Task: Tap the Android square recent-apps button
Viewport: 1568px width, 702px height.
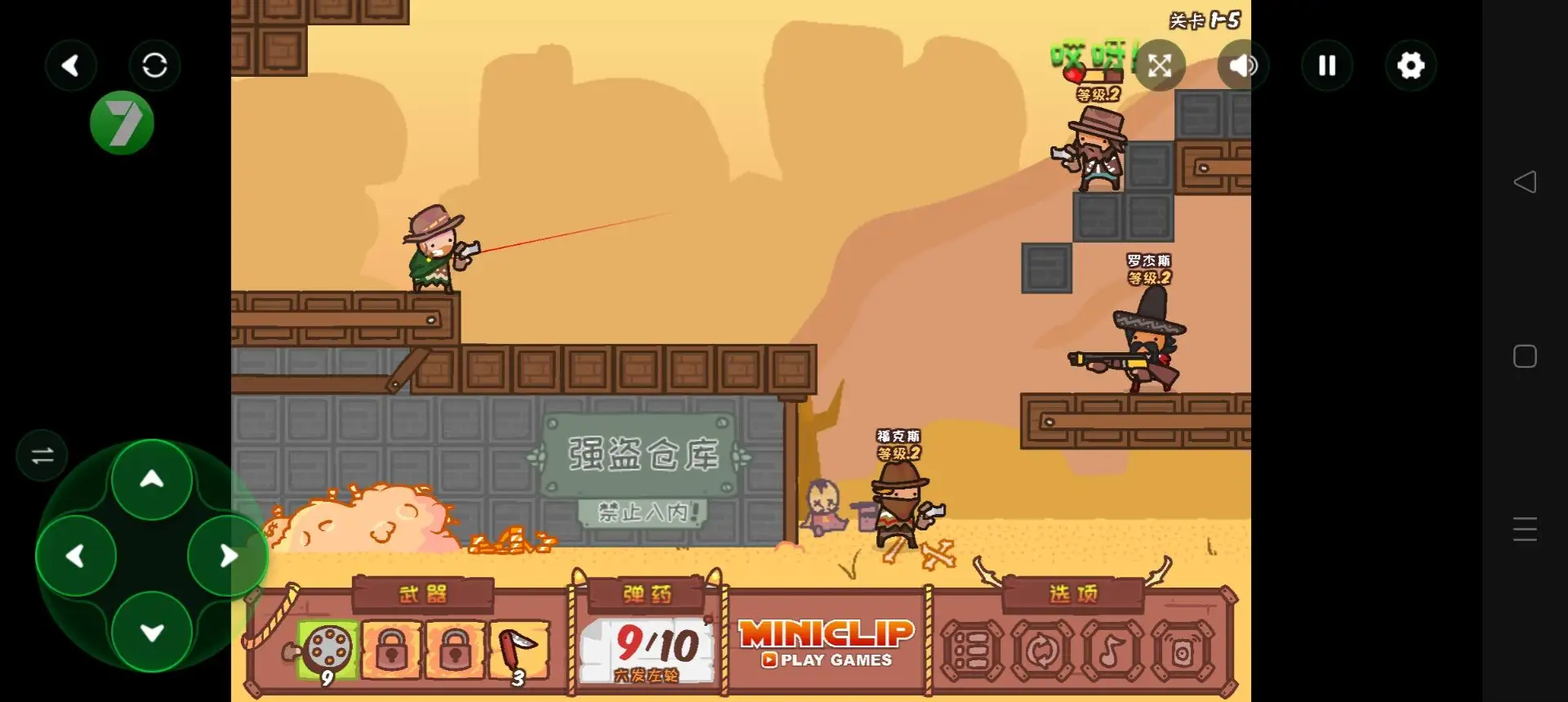Action: (x=1525, y=356)
